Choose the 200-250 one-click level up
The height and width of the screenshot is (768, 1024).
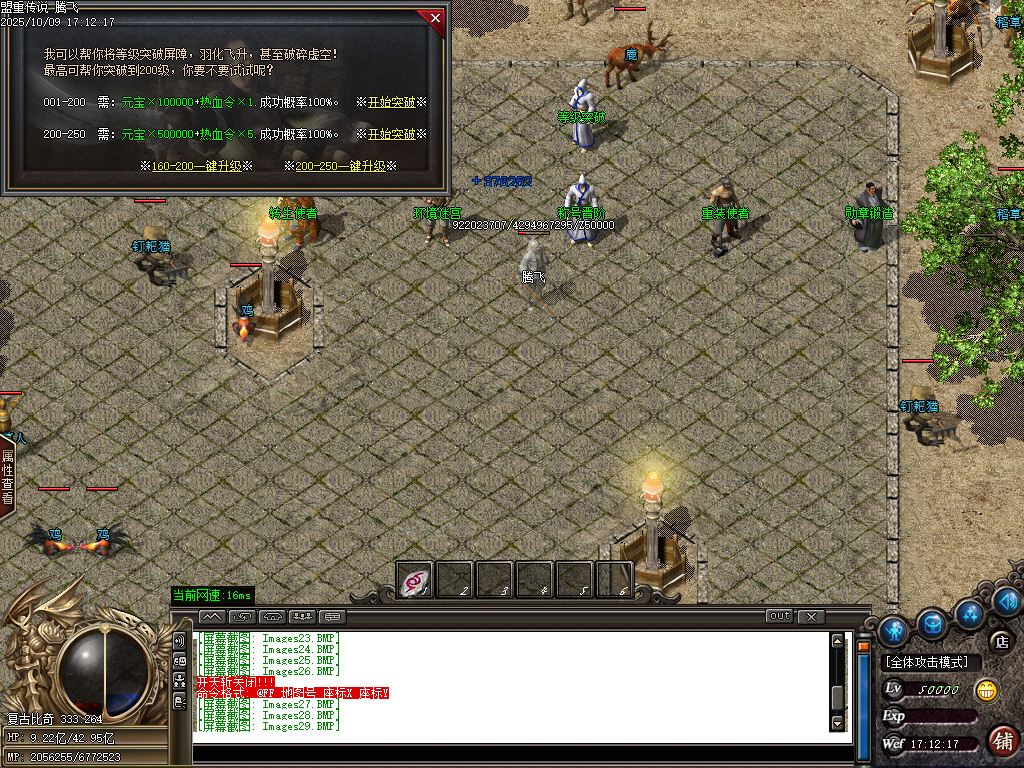click(340, 166)
